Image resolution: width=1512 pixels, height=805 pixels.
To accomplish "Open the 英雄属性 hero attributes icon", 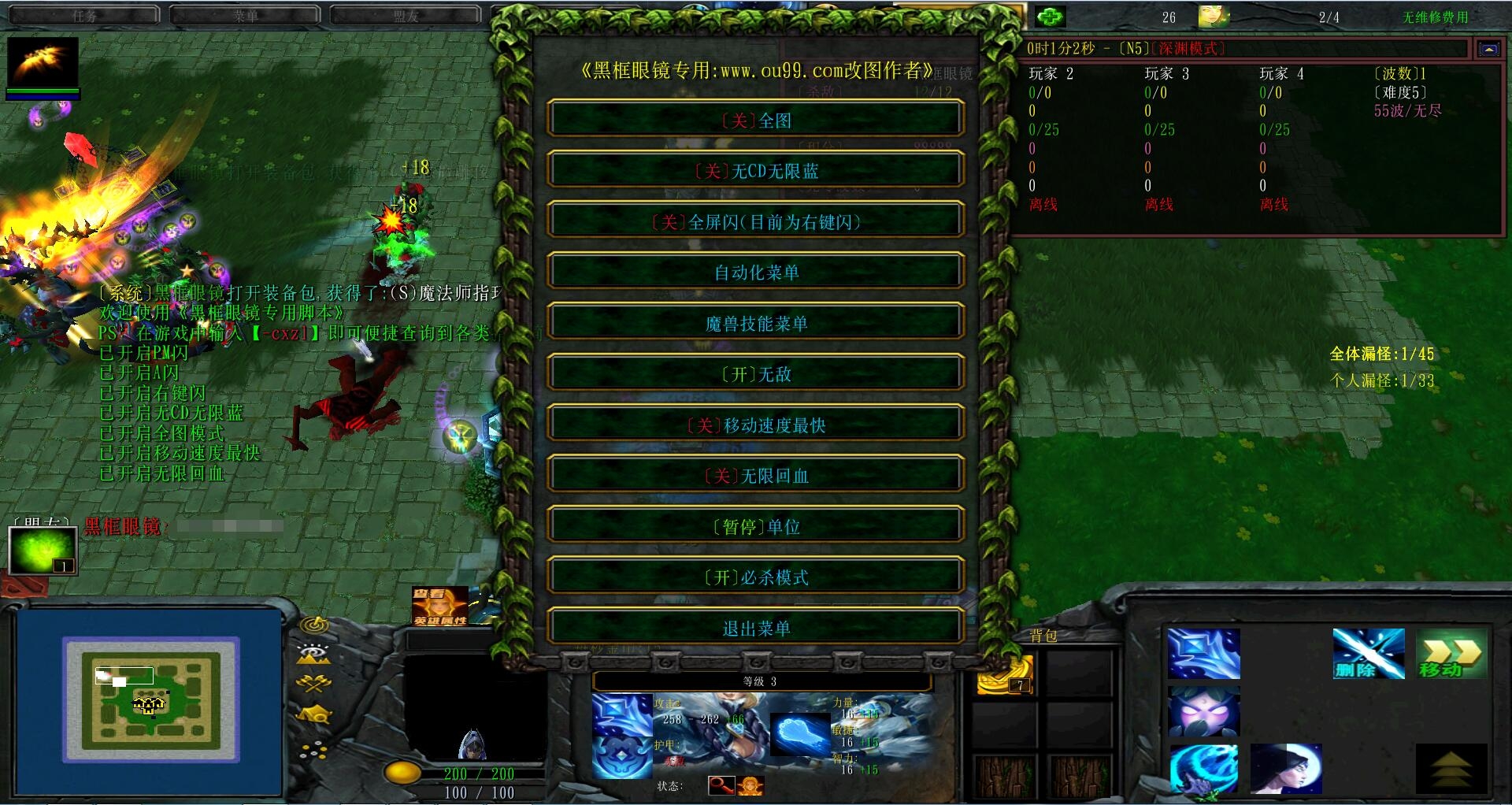I will point(439,607).
